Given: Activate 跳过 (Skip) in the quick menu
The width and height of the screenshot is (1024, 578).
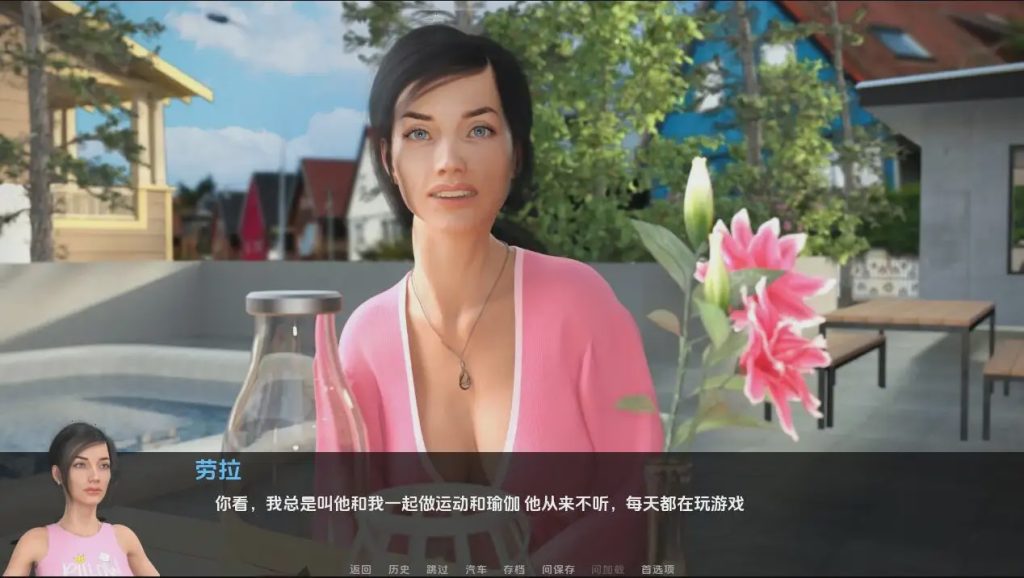Looking at the screenshot, I should [437, 569].
